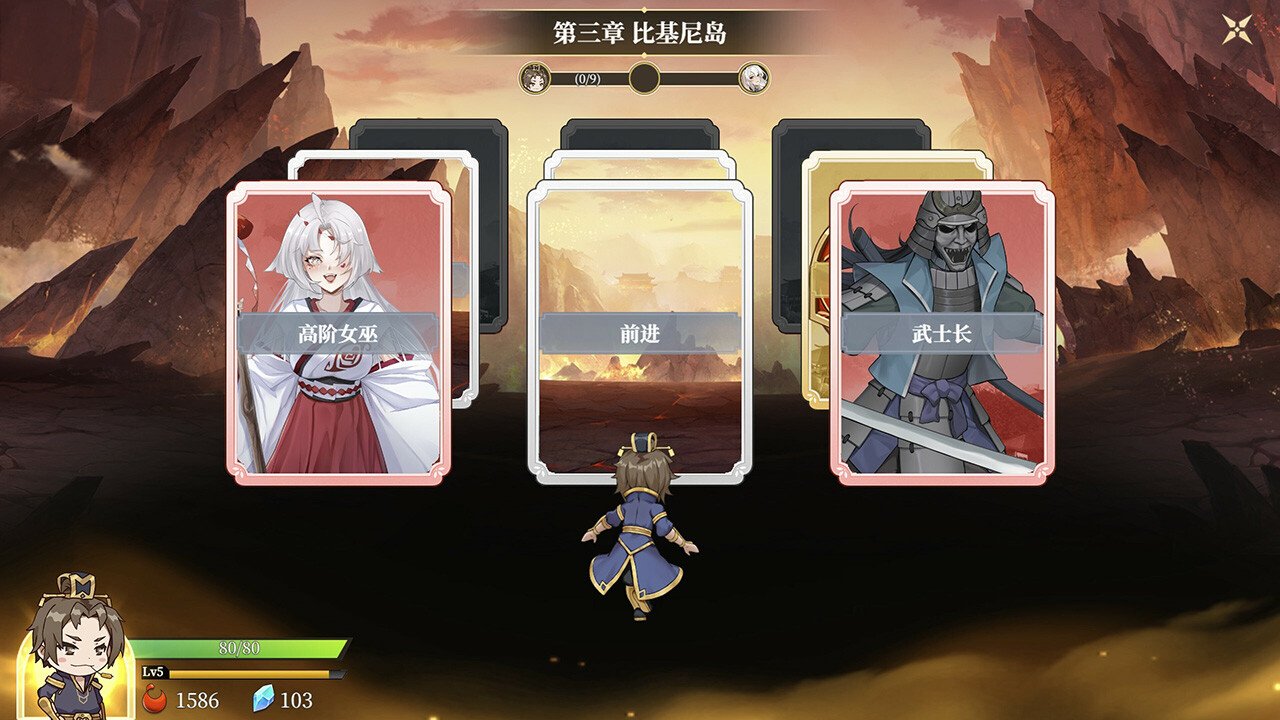This screenshot has height=720, width=1280.
Task: Click the chibi hero sprite in the center
Action: (638, 520)
